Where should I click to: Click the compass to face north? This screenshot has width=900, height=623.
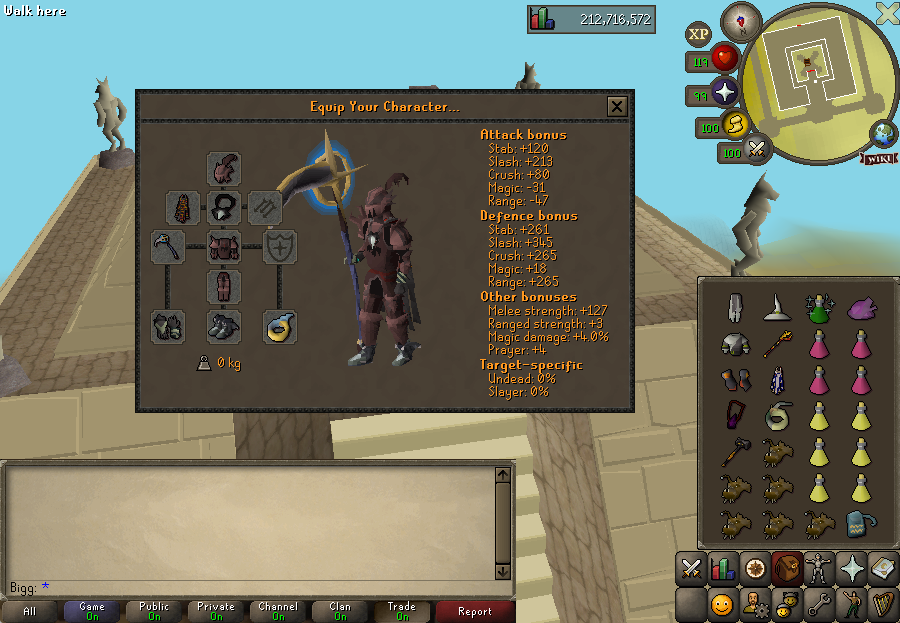click(741, 21)
